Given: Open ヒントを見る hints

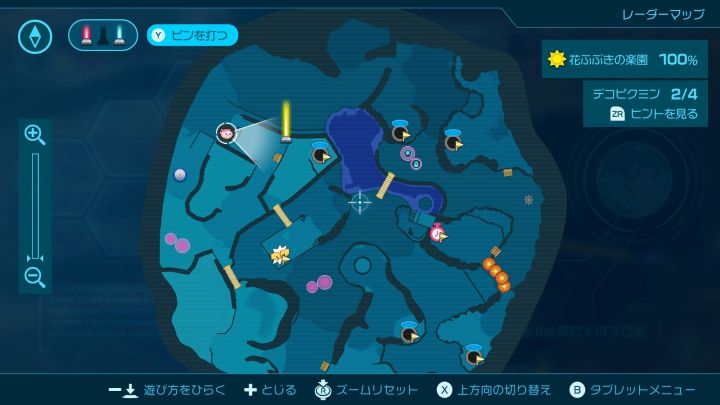Looking at the screenshot, I should (653, 114).
